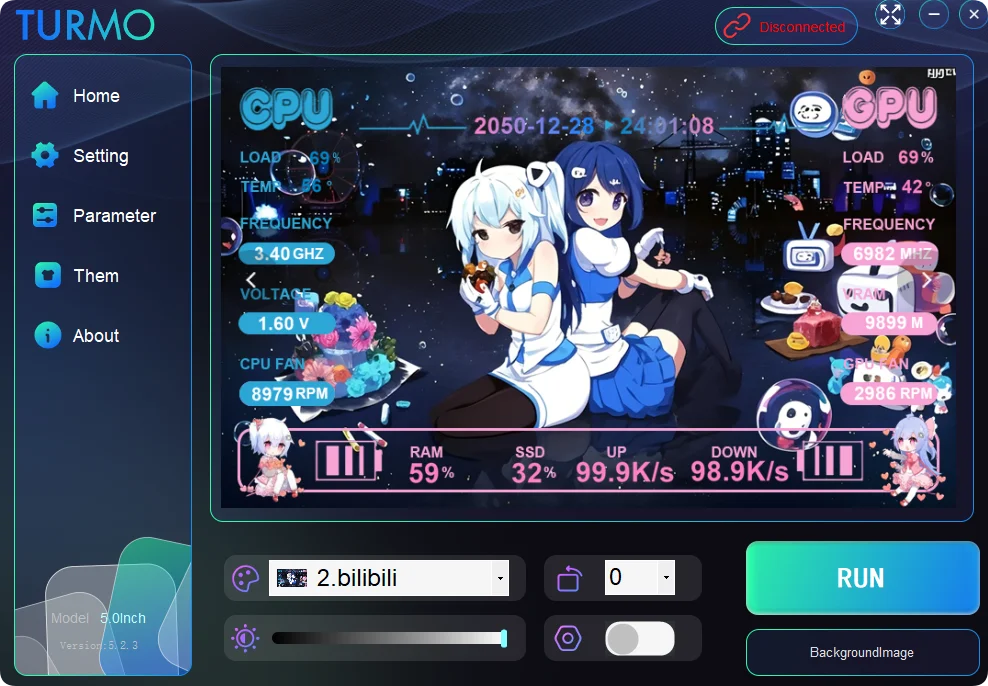
Task: Toggle the switch beside the hexagon icon
Action: pos(640,639)
